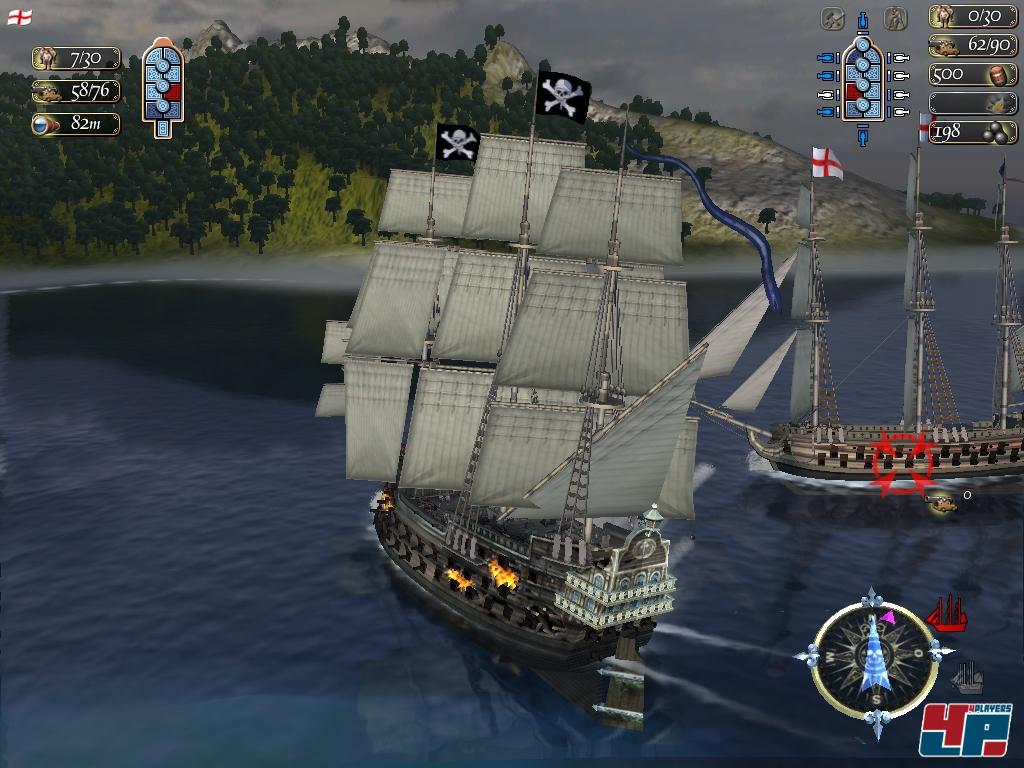Image resolution: width=1024 pixels, height=768 pixels.
Task: Click the 4Players logo watermark
Action: (x=966, y=730)
